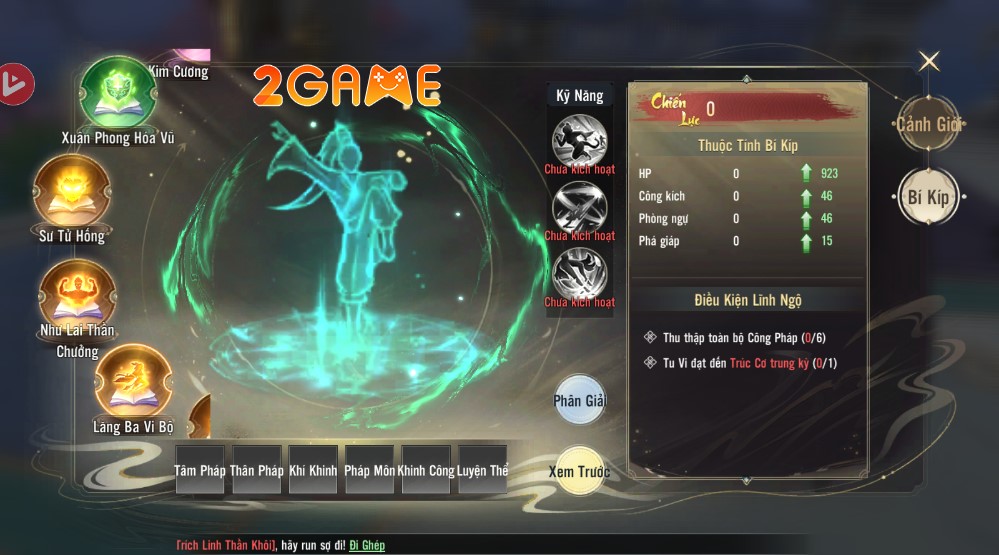The width and height of the screenshot is (999, 555).
Task: Open the Khí Khinh slot
Action: point(313,470)
